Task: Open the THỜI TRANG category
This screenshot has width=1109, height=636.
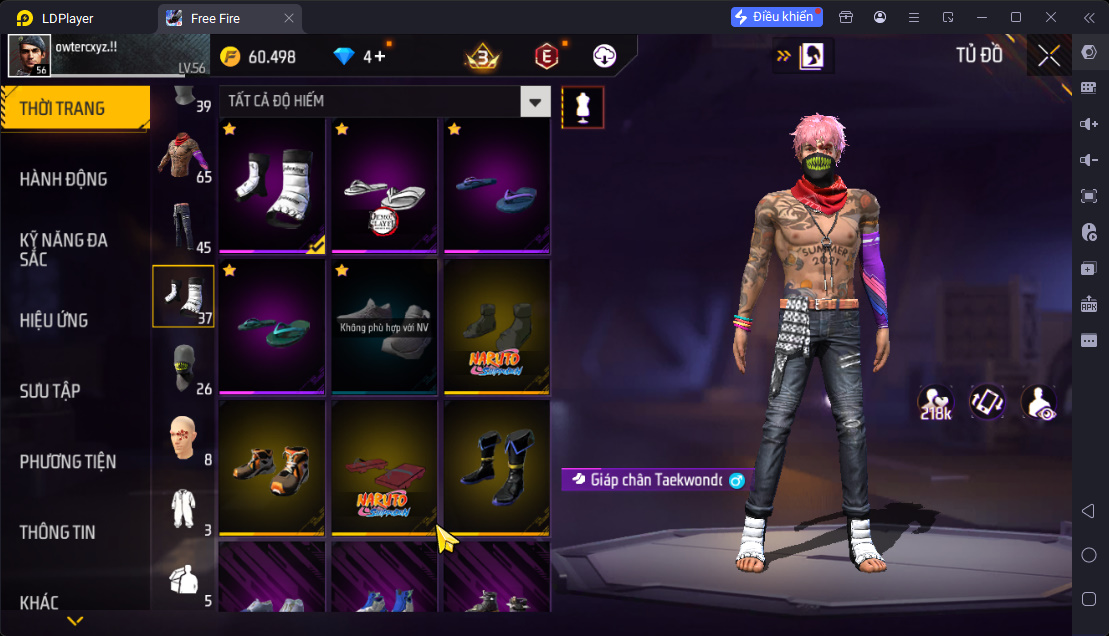Action: [x=62, y=108]
